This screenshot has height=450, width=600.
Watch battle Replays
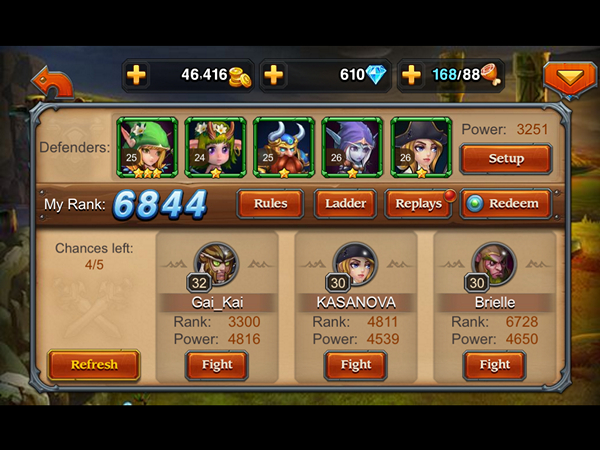click(x=418, y=203)
